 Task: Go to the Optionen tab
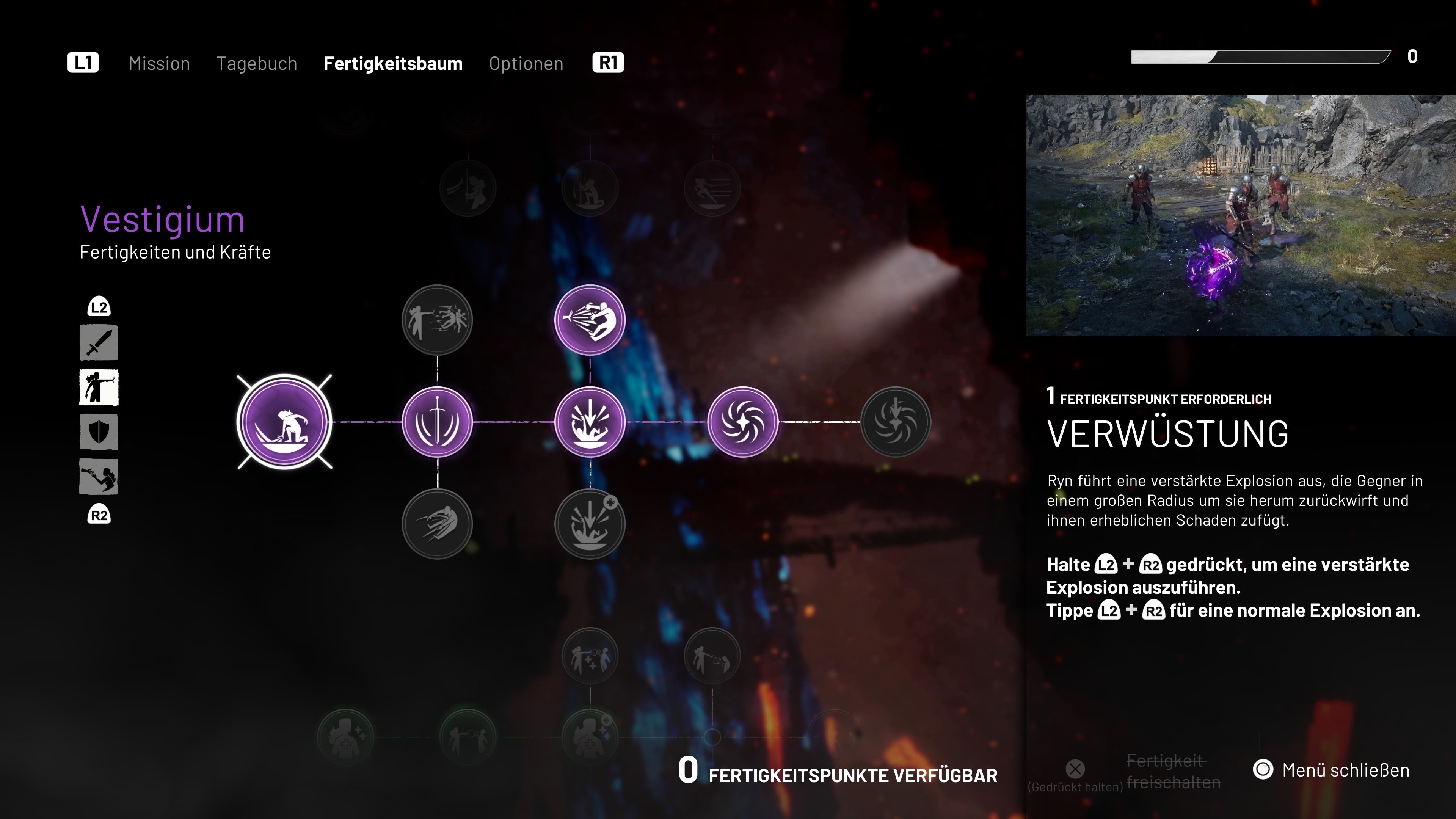[526, 63]
